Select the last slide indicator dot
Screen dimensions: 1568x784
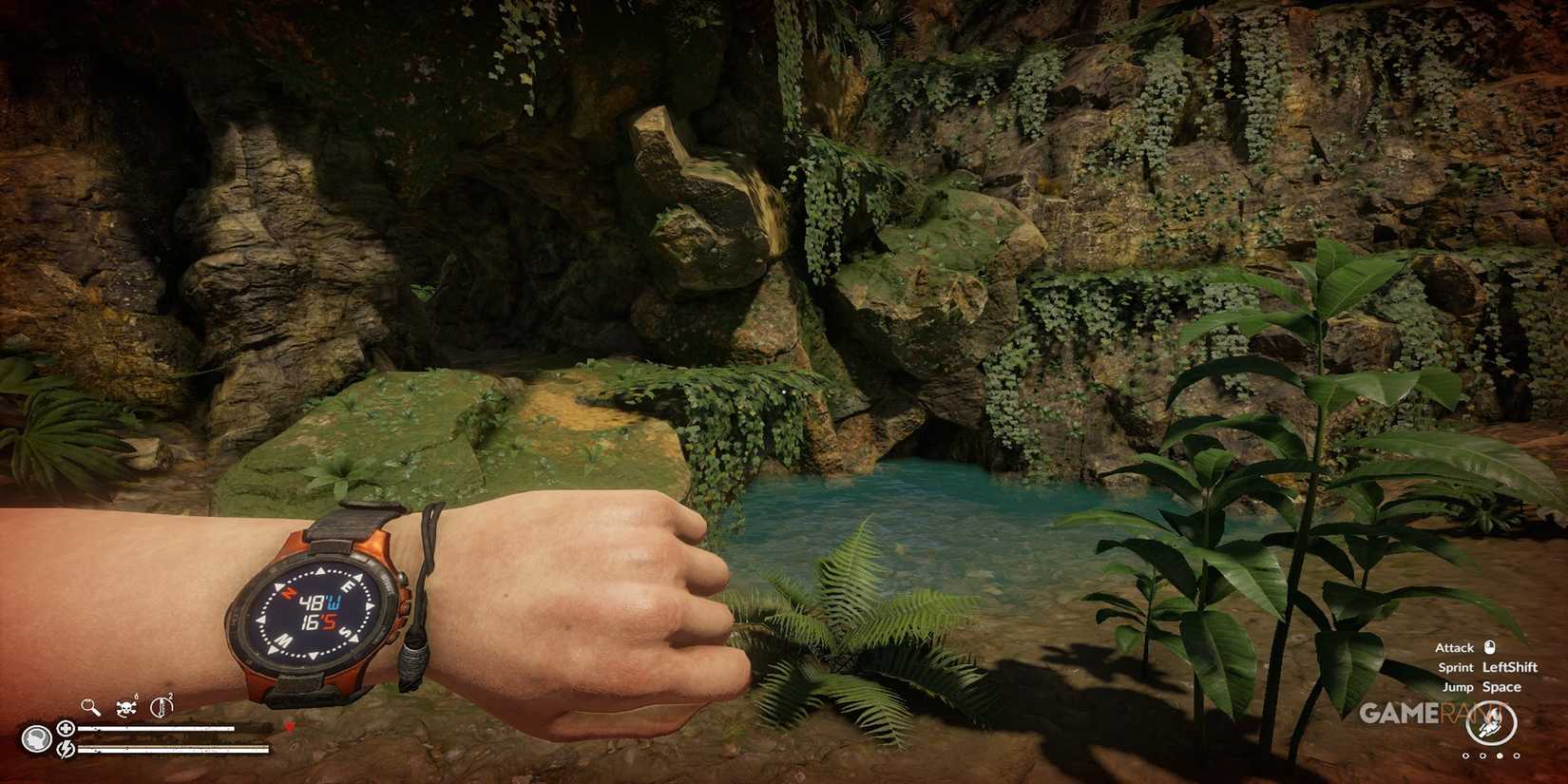click(x=1516, y=755)
